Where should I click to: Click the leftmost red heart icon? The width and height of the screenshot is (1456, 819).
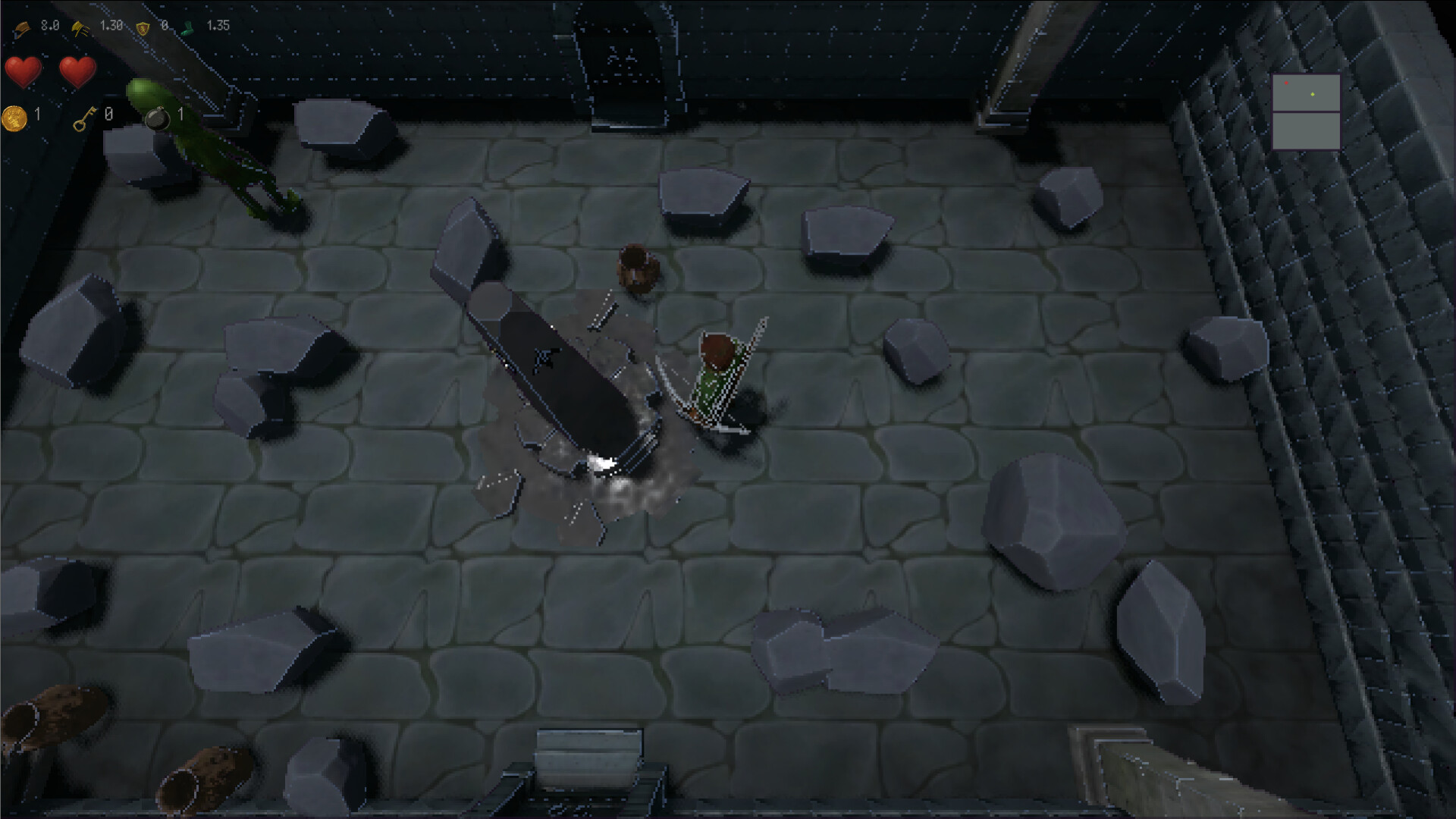pos(23,71)
